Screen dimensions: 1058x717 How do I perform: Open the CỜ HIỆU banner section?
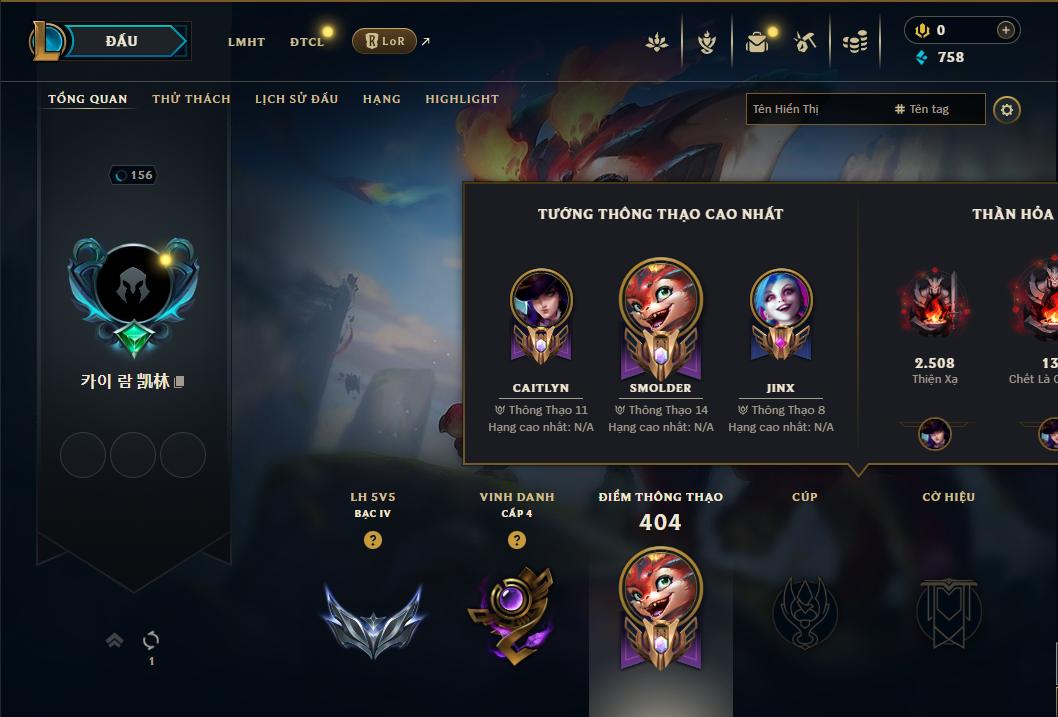pos(948,610)
